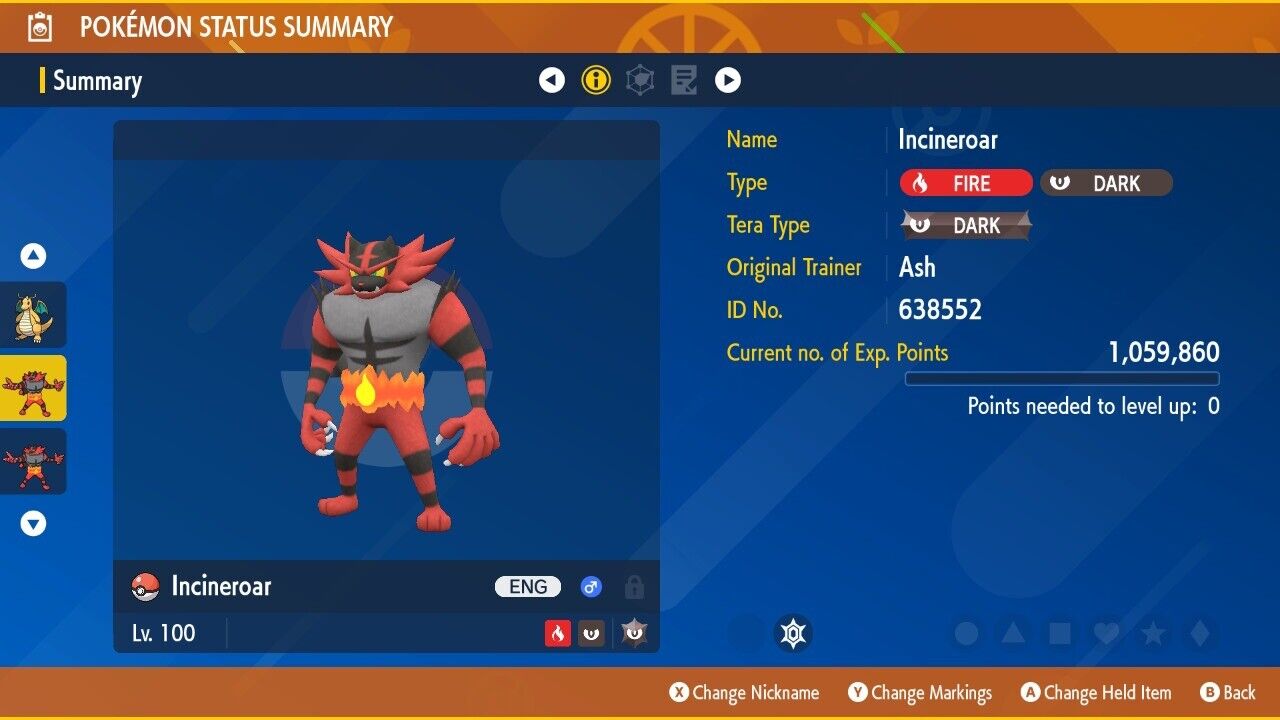Go to the next summary page arrow
This screenshot has width=1280, height=720.
pyautogui.click(x=728, y=80)
